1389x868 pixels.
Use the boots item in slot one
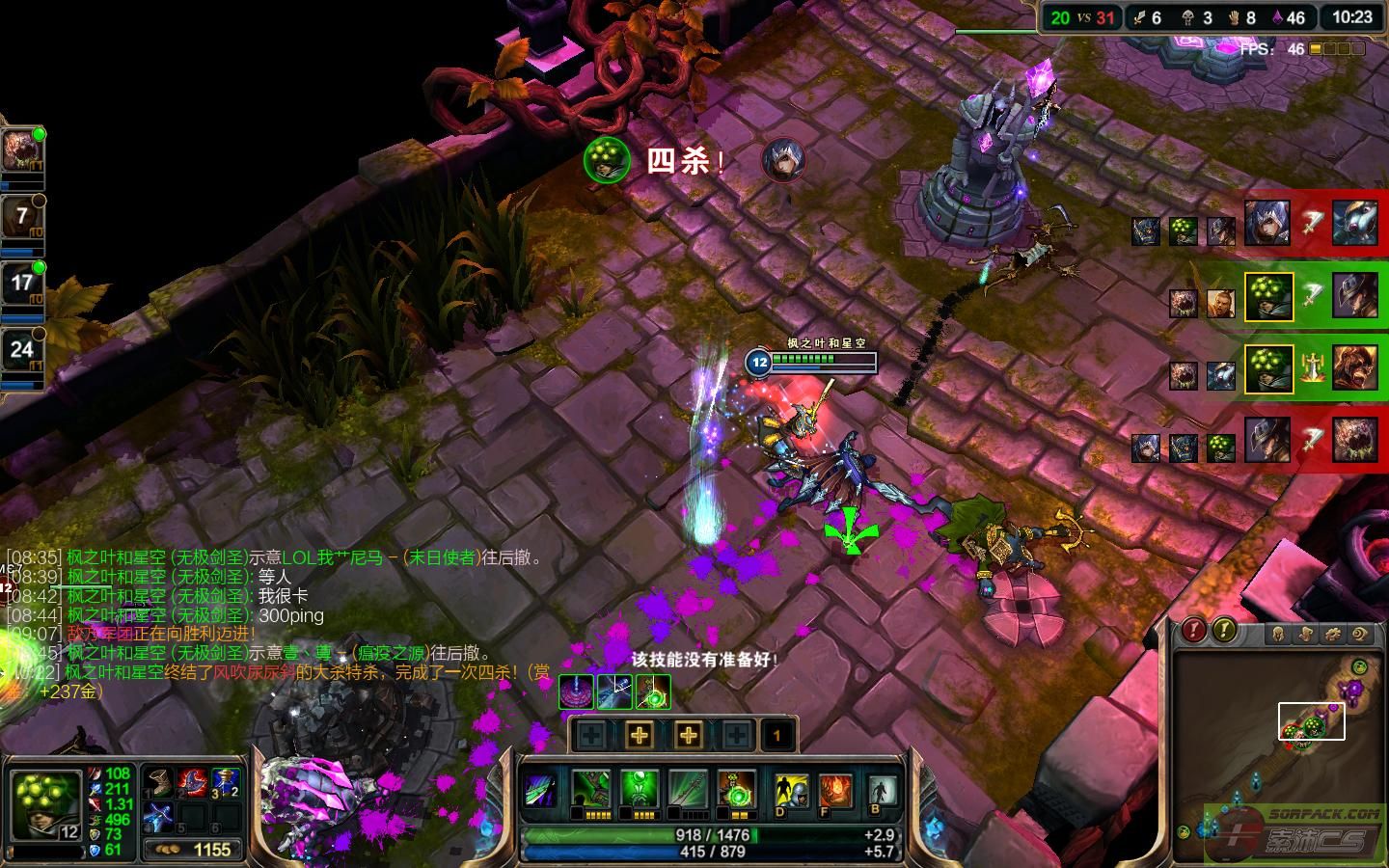pyautogui.click(x=158, y=782)
